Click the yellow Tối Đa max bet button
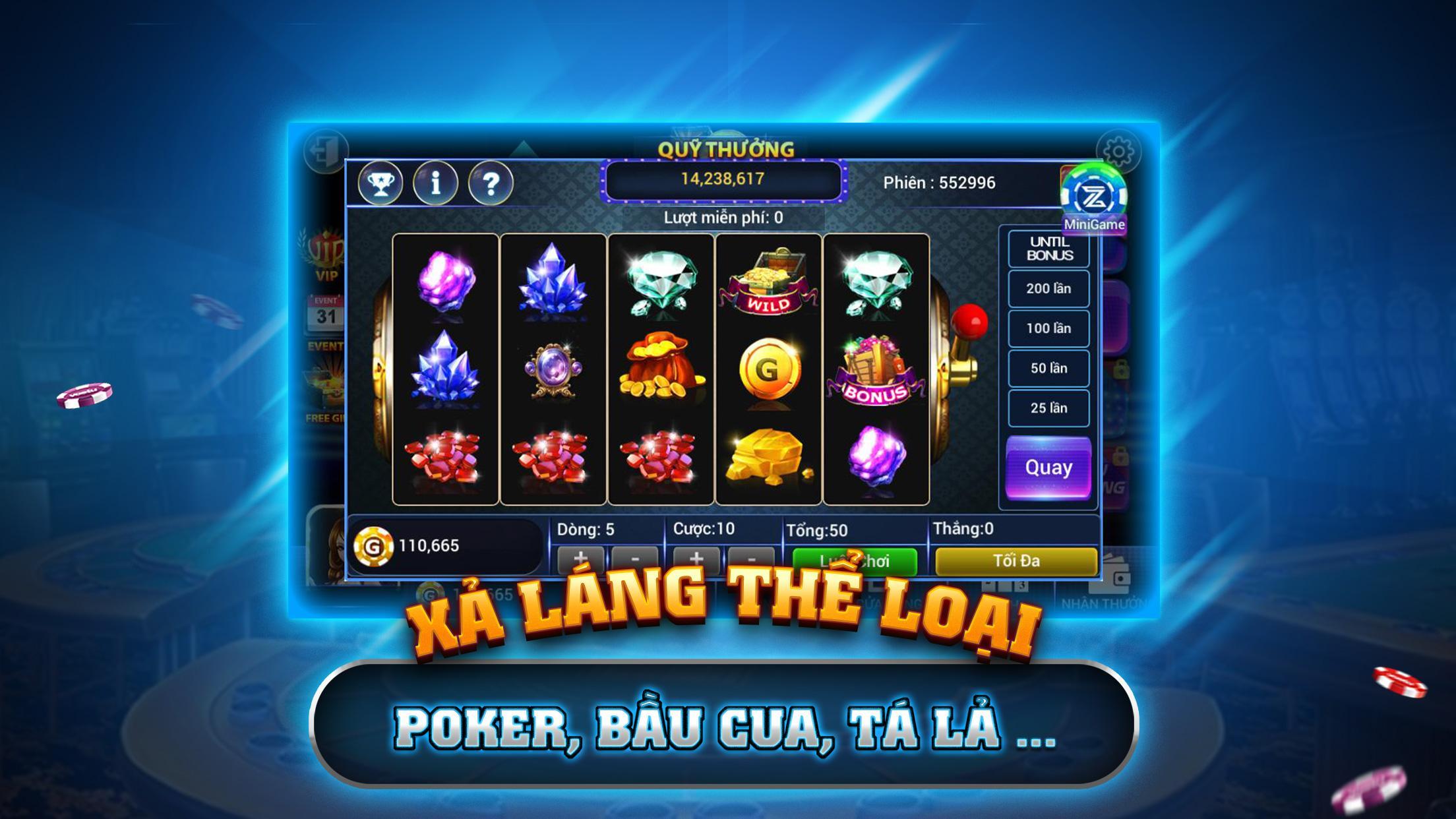The height and width of the screenshot is (819, 1456). pyautogui.click(x=1016, y=561)
